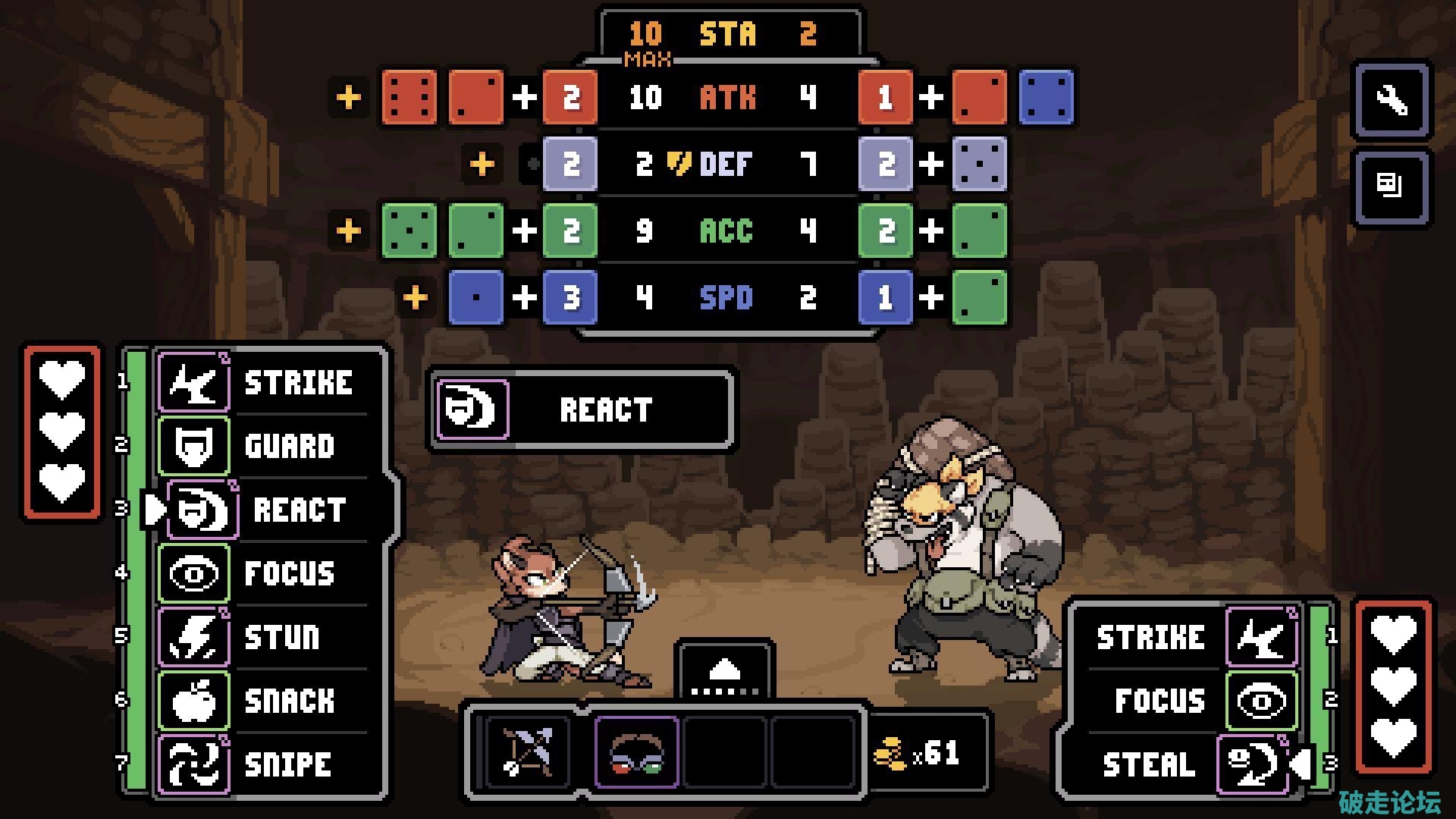The width and height of the screenshot is (1456, 819).
Task: Click the gold plus beside player's accuracy dice
Action: [349, 231]
